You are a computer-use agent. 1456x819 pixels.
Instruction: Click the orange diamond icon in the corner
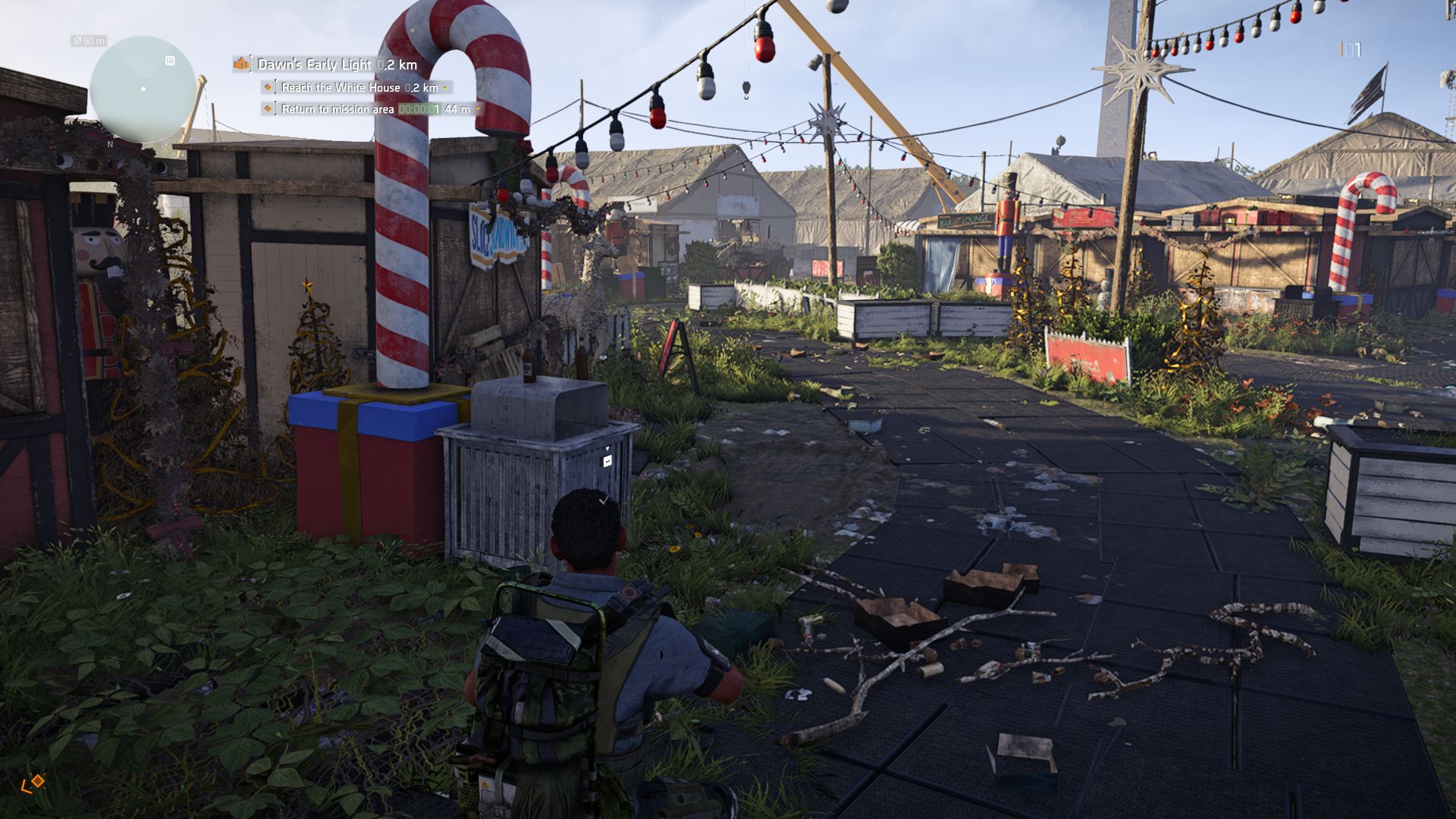(x=33, y=783)
